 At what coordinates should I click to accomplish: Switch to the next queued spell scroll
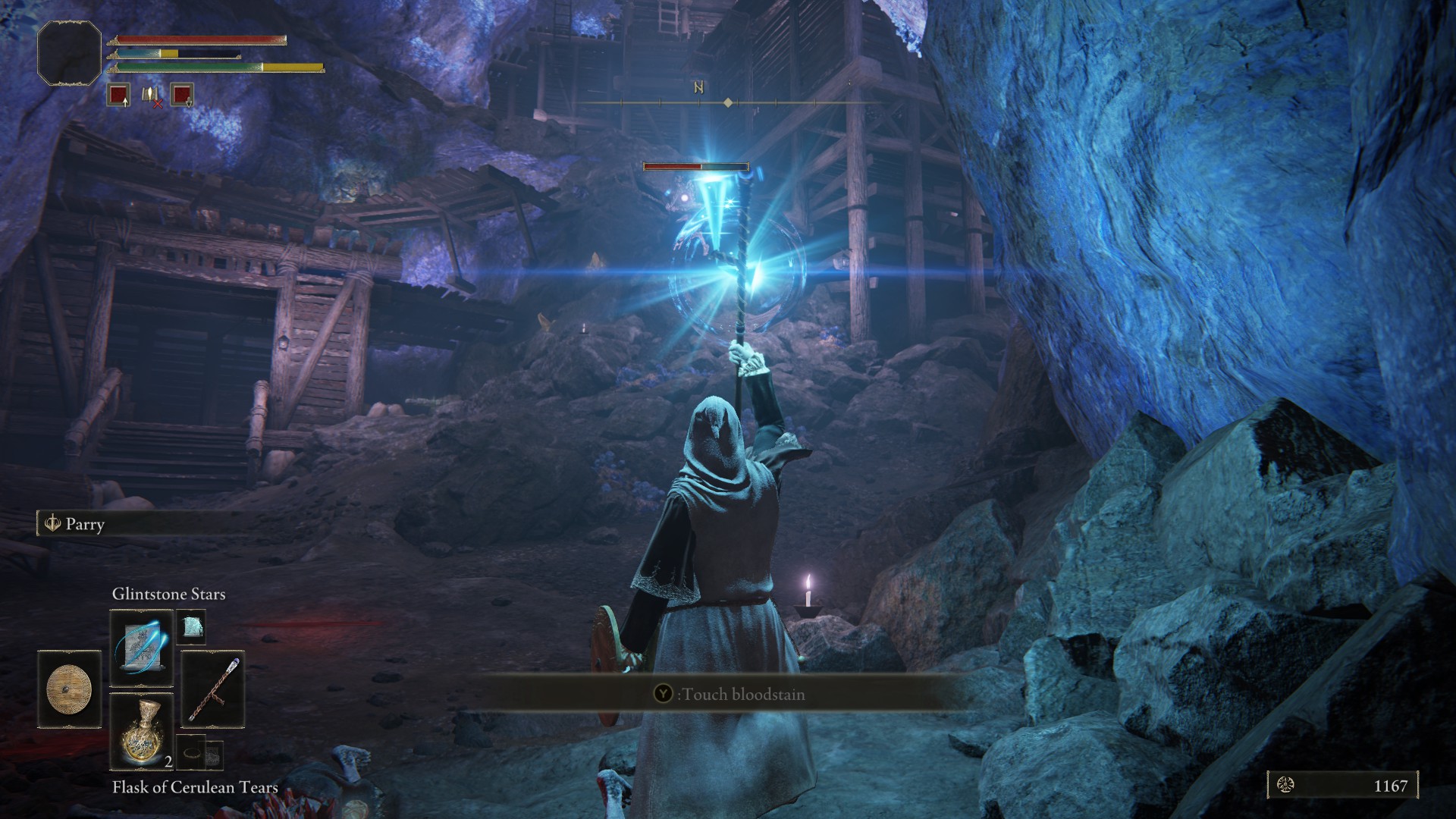pos(191,627)
